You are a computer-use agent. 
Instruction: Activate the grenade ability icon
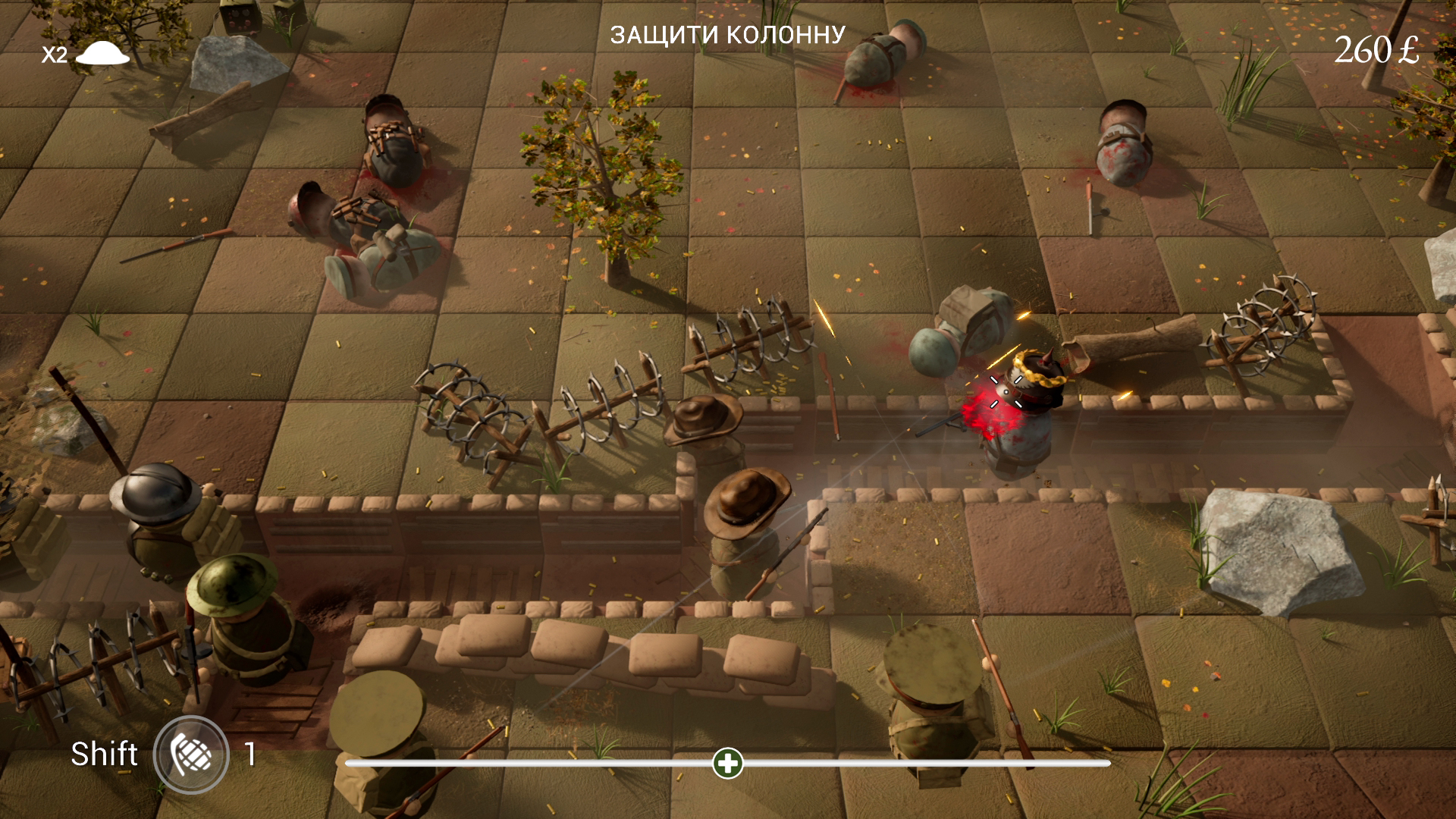point(191,755)
